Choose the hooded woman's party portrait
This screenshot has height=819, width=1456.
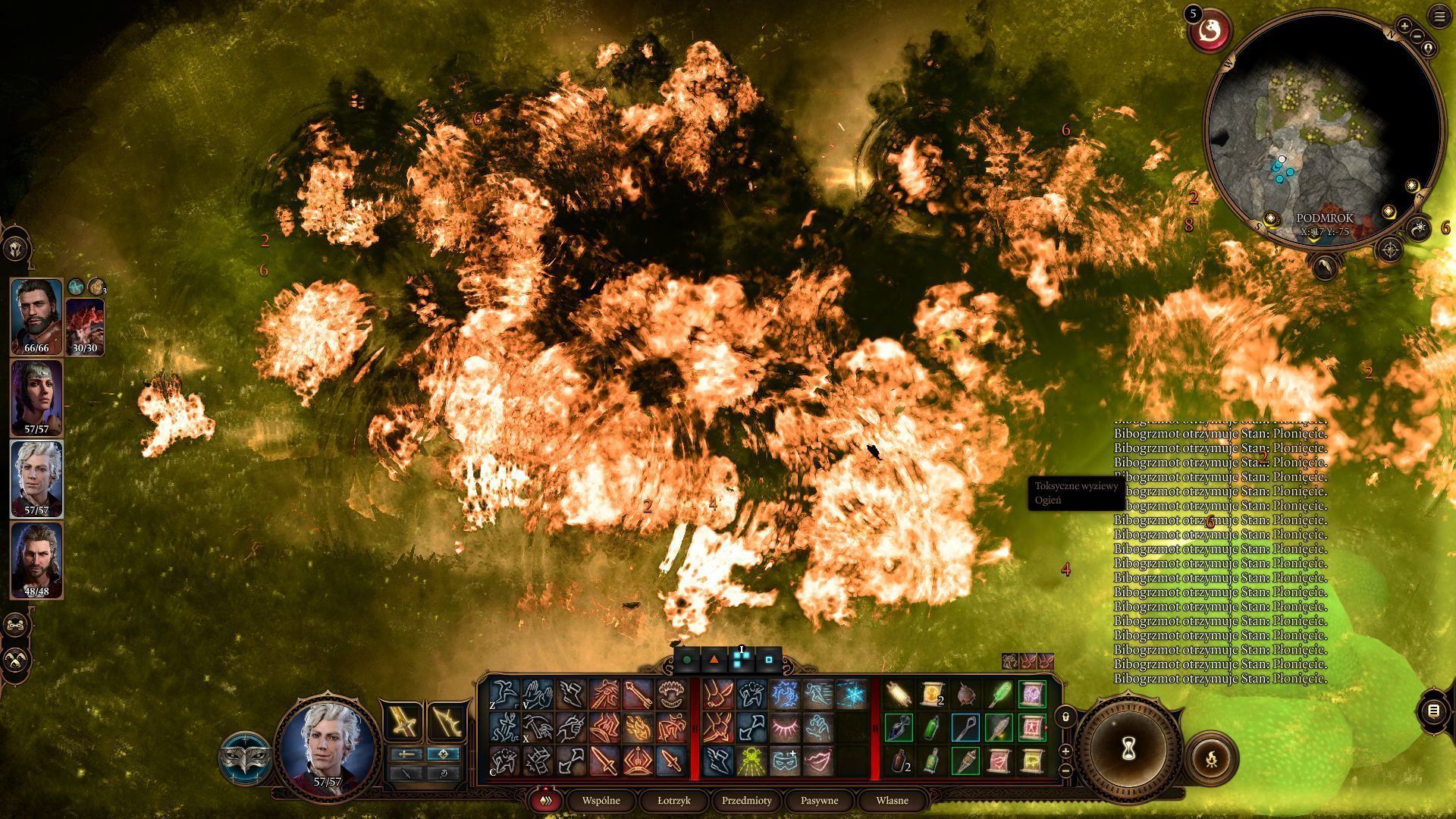pyautogui.click(x=36, y=397)
